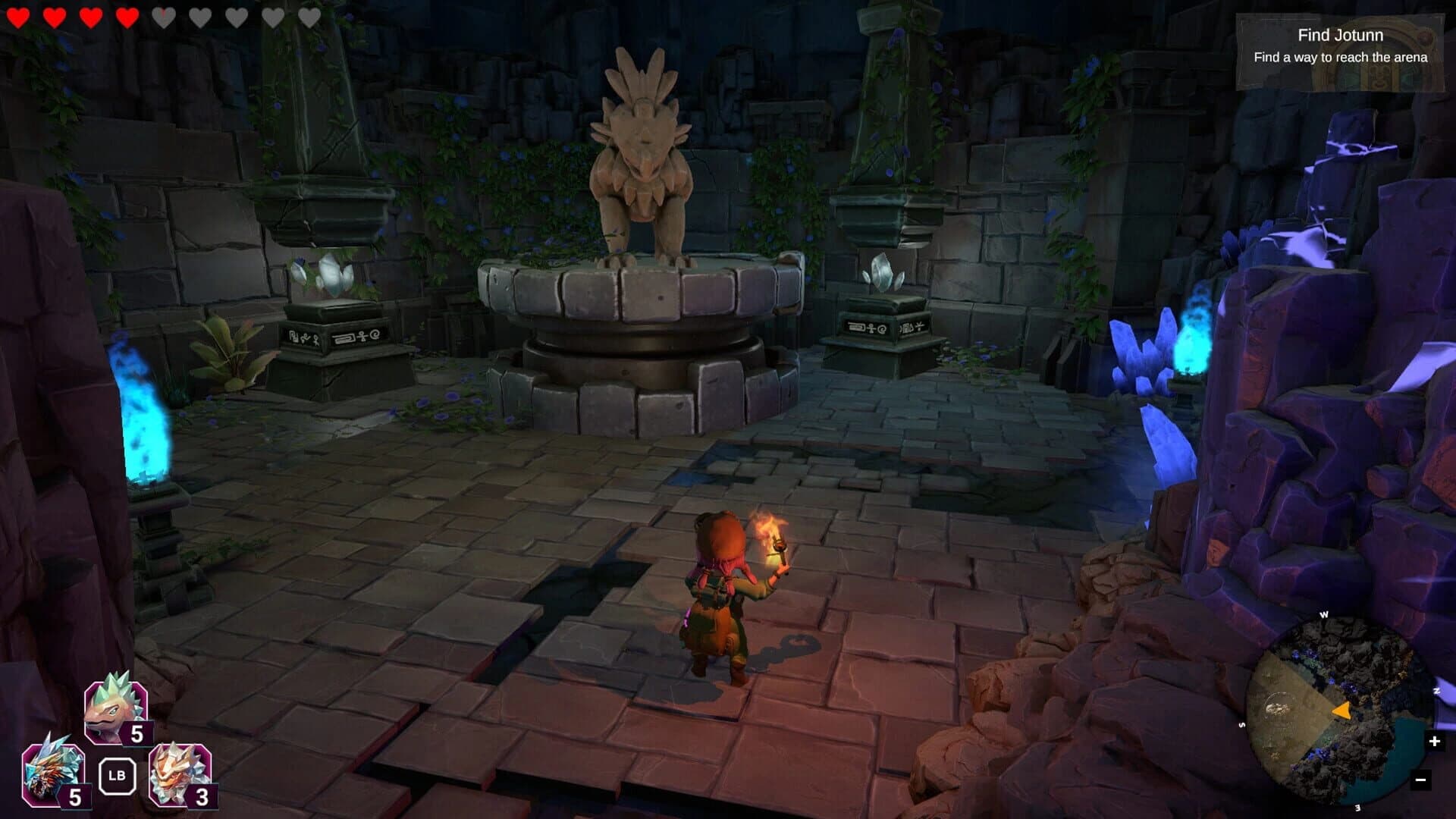Image resolution: width=1456 pixels, height=819 pixels.
Task: Zoom in the minimap with the plus button
Action: [x=1434, y=741]
